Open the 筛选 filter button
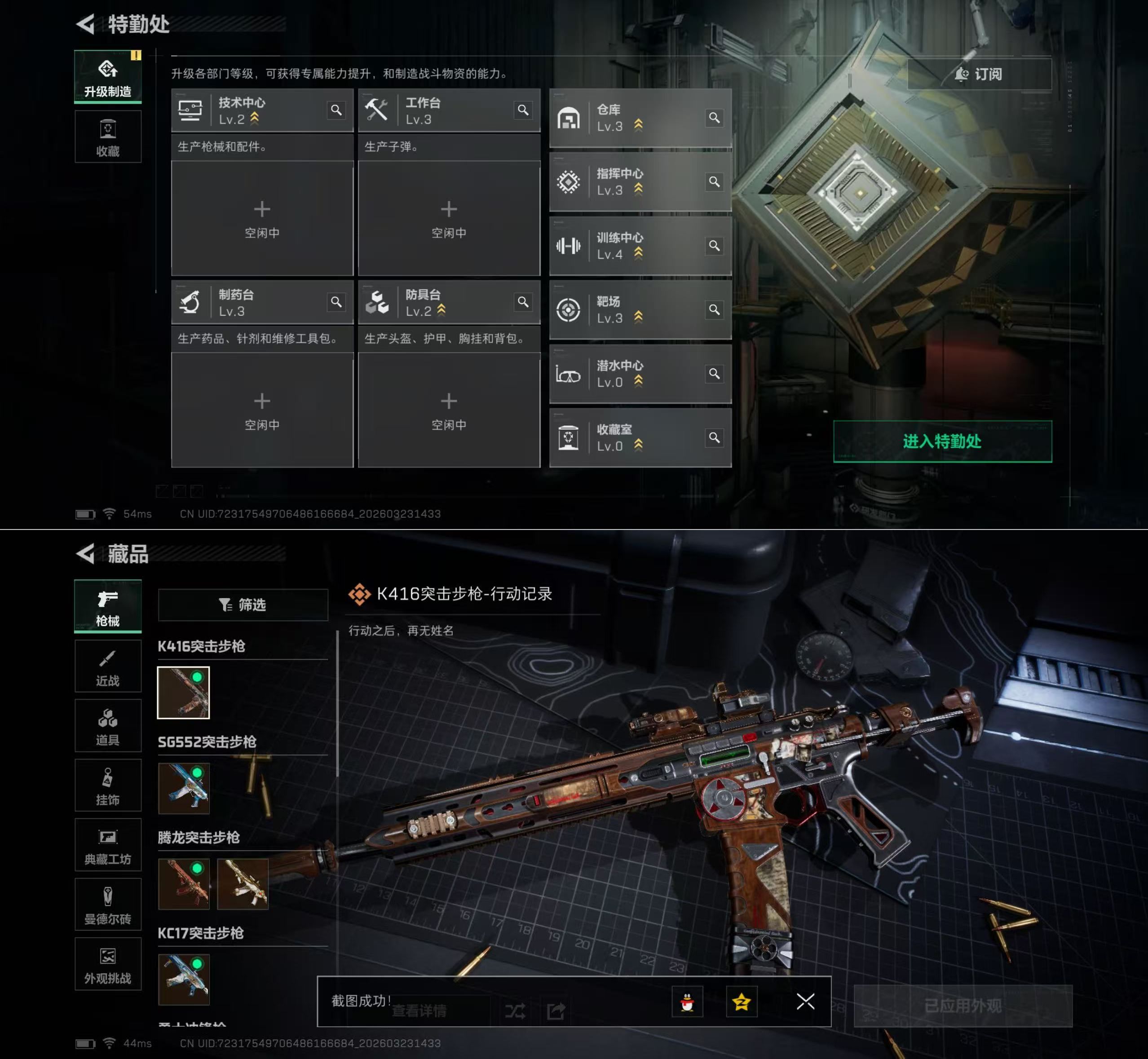The height and width of the screenshot is (1059, 1148). [243, 605]
